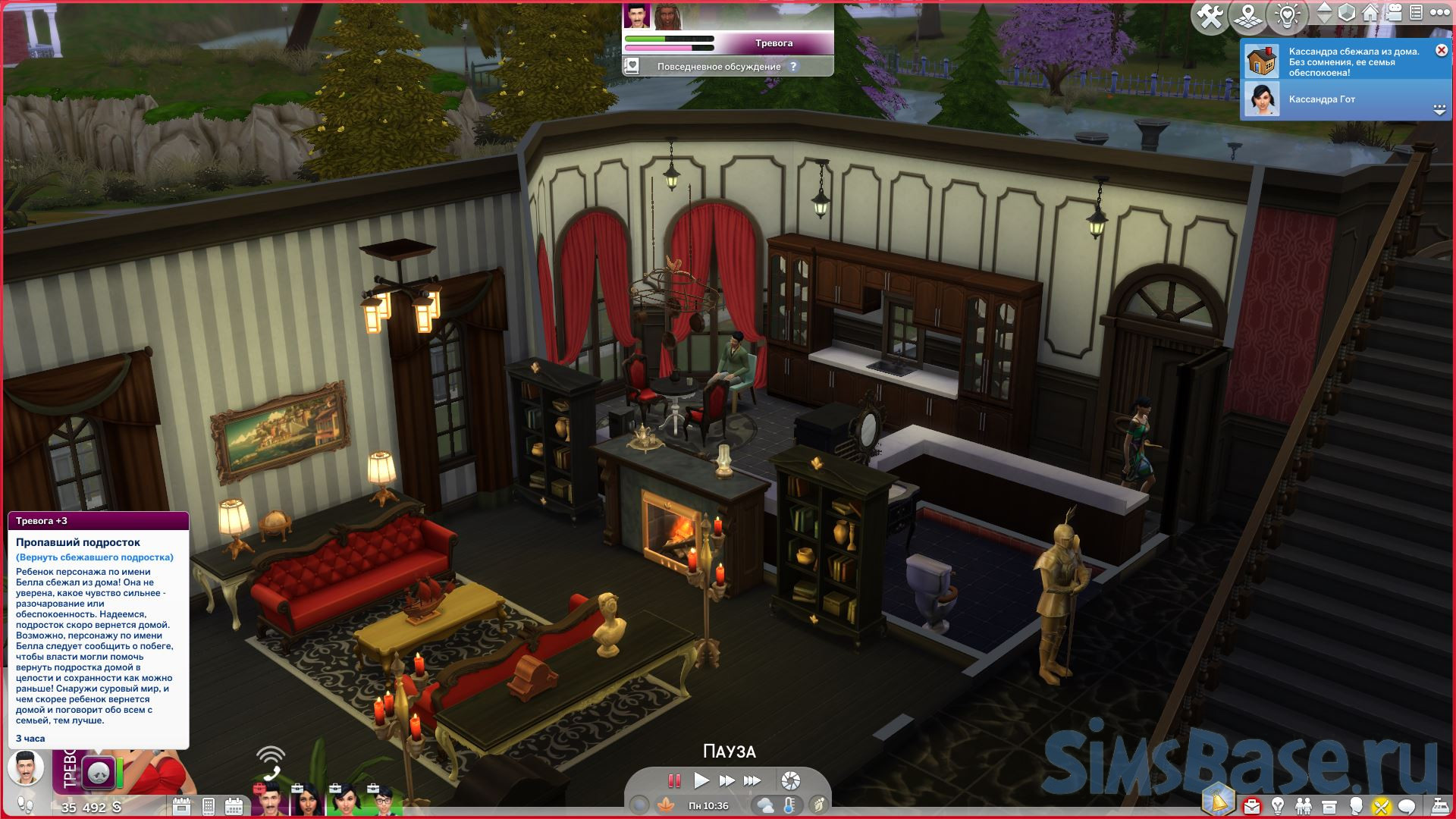The width and height of the screenshot is (1456, 819).
Task: Select the sad face Anxiety moodlet
Action: tap(99, 773)
